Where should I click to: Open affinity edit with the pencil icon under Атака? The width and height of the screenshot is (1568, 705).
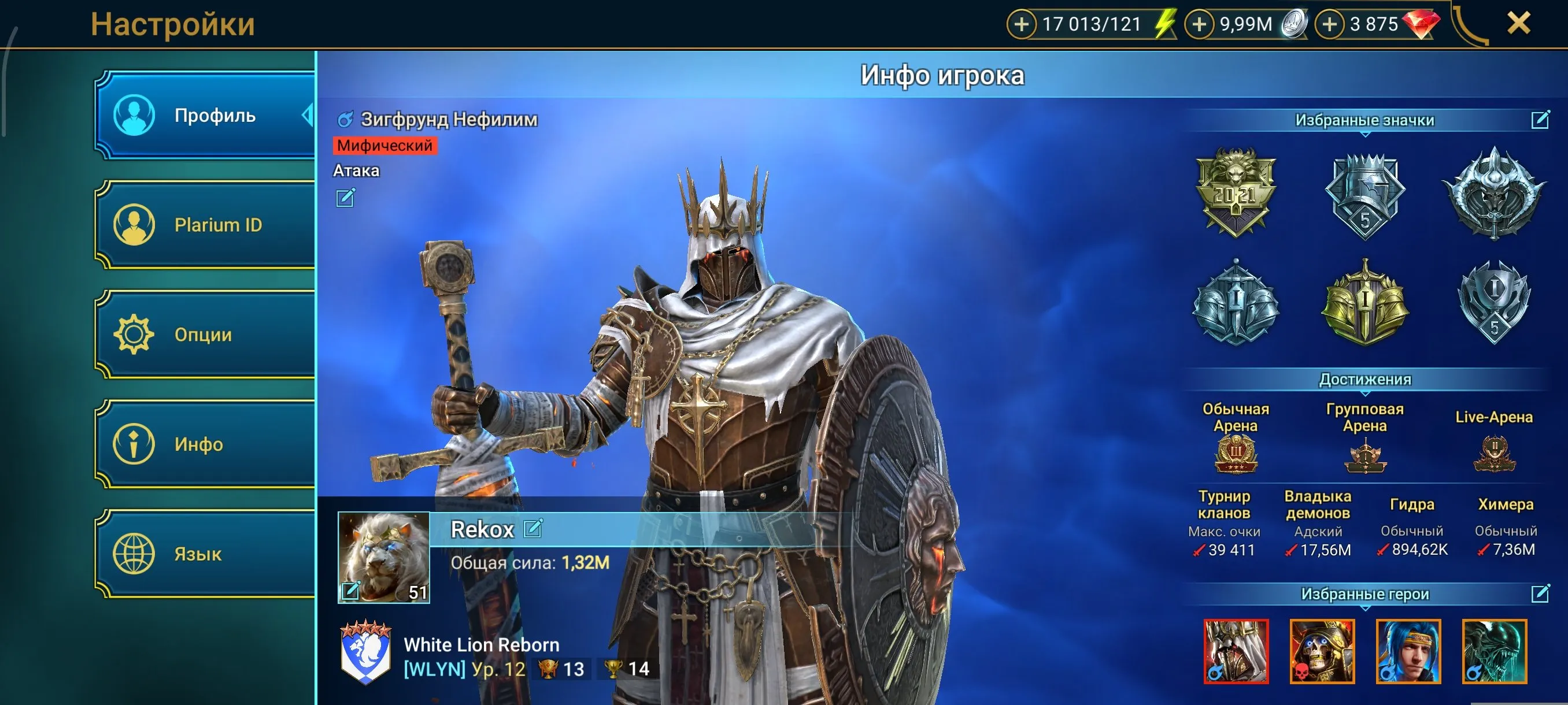[x=345, y=197]
